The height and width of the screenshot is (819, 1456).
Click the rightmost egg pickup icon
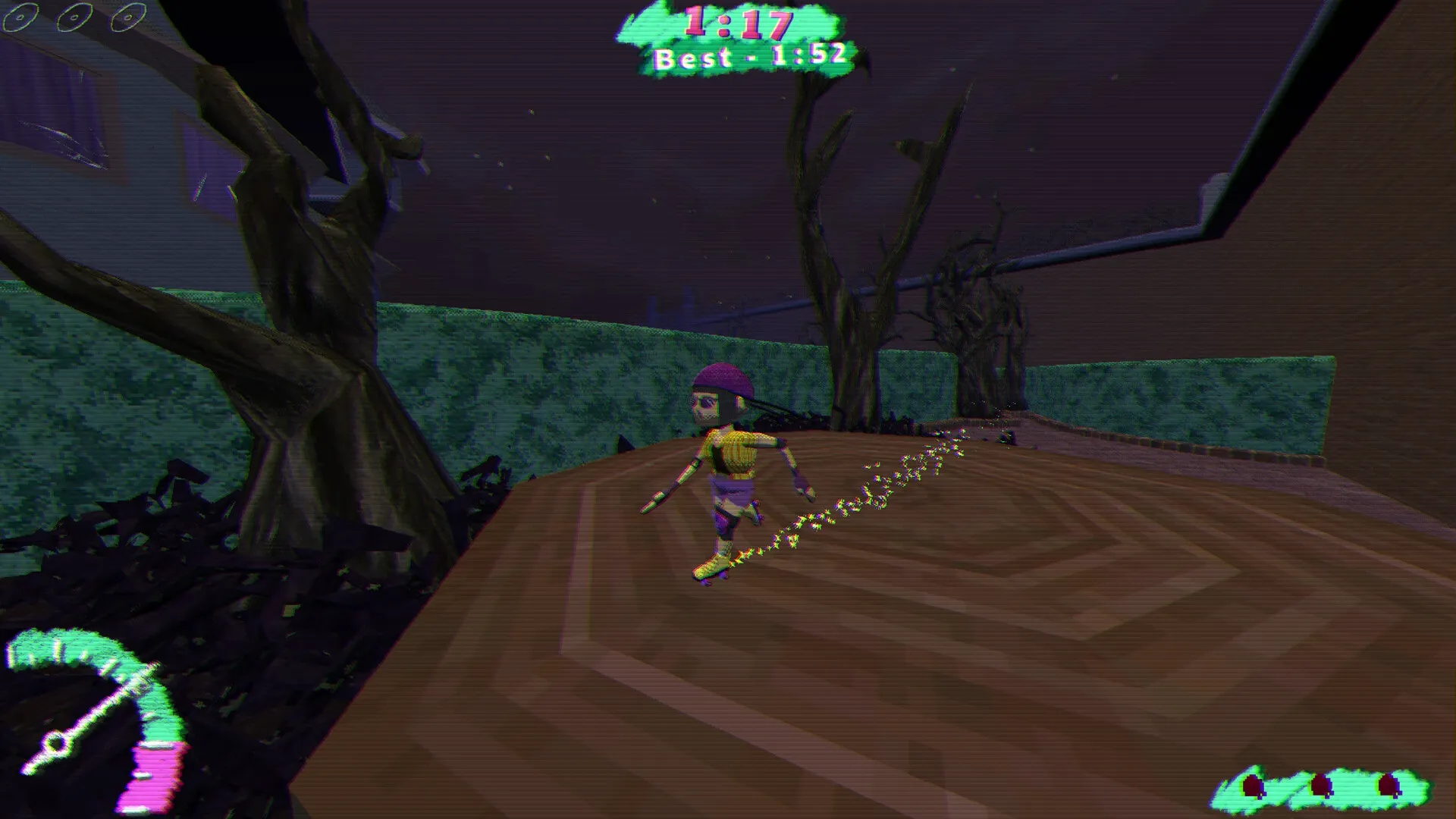tap(1388, 784)
